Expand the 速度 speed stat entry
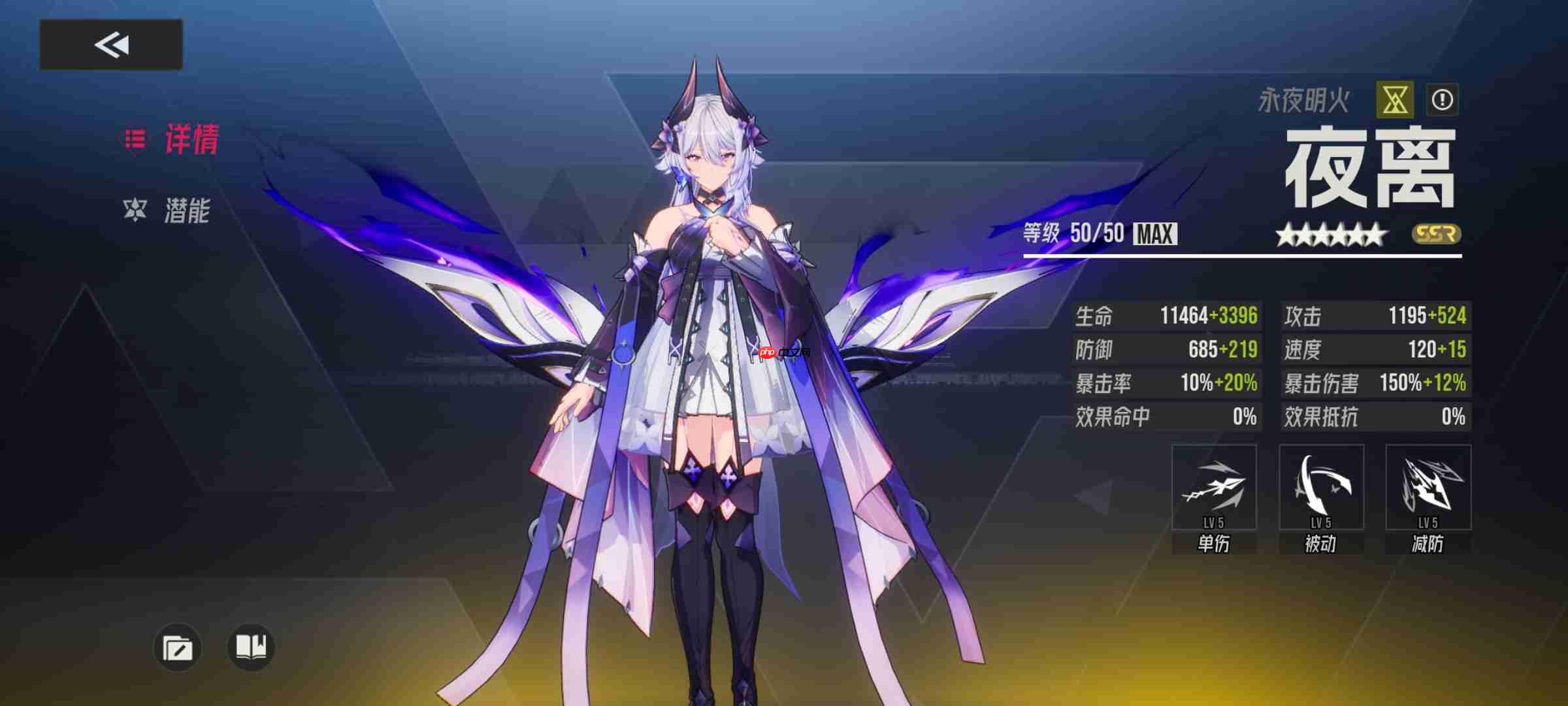The width and height of the screenshot is (1568, 706). 1377,350
